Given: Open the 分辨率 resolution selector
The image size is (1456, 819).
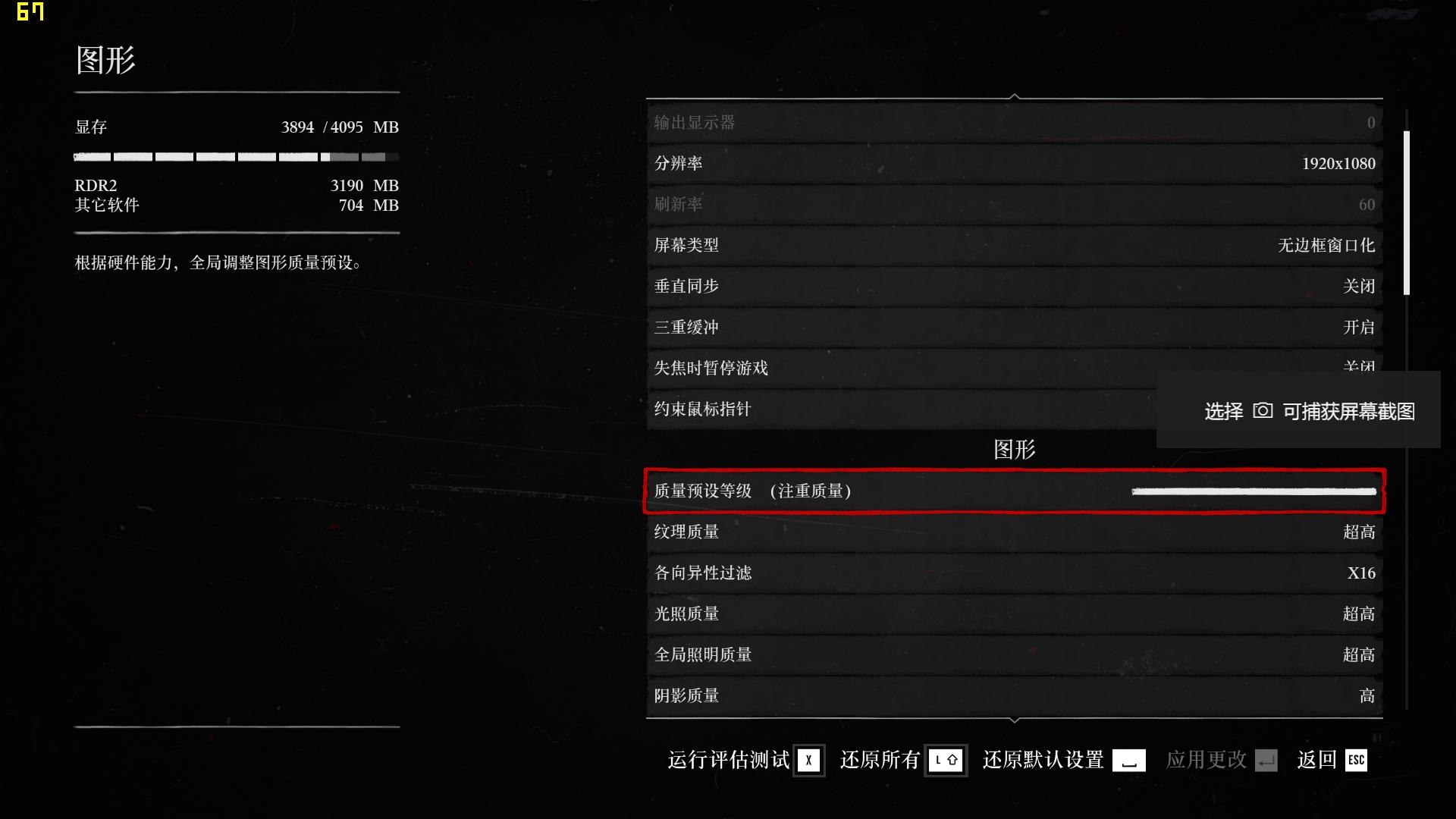Looking at the screenshot, I should [x=1015, y=164].
